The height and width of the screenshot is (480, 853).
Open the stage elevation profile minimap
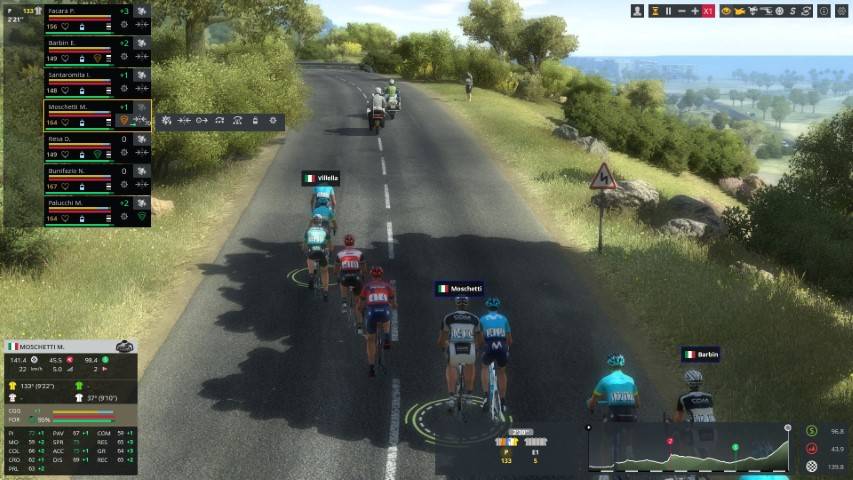(688, 447)
